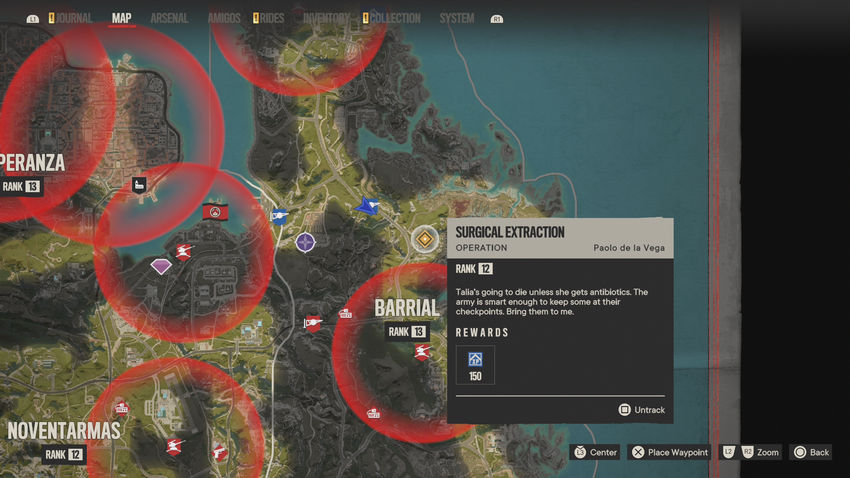Image resolution: width=850 pixels, height=478 pixels.
Task: Open the Arsenal tab
Action: tap(169, 18)
